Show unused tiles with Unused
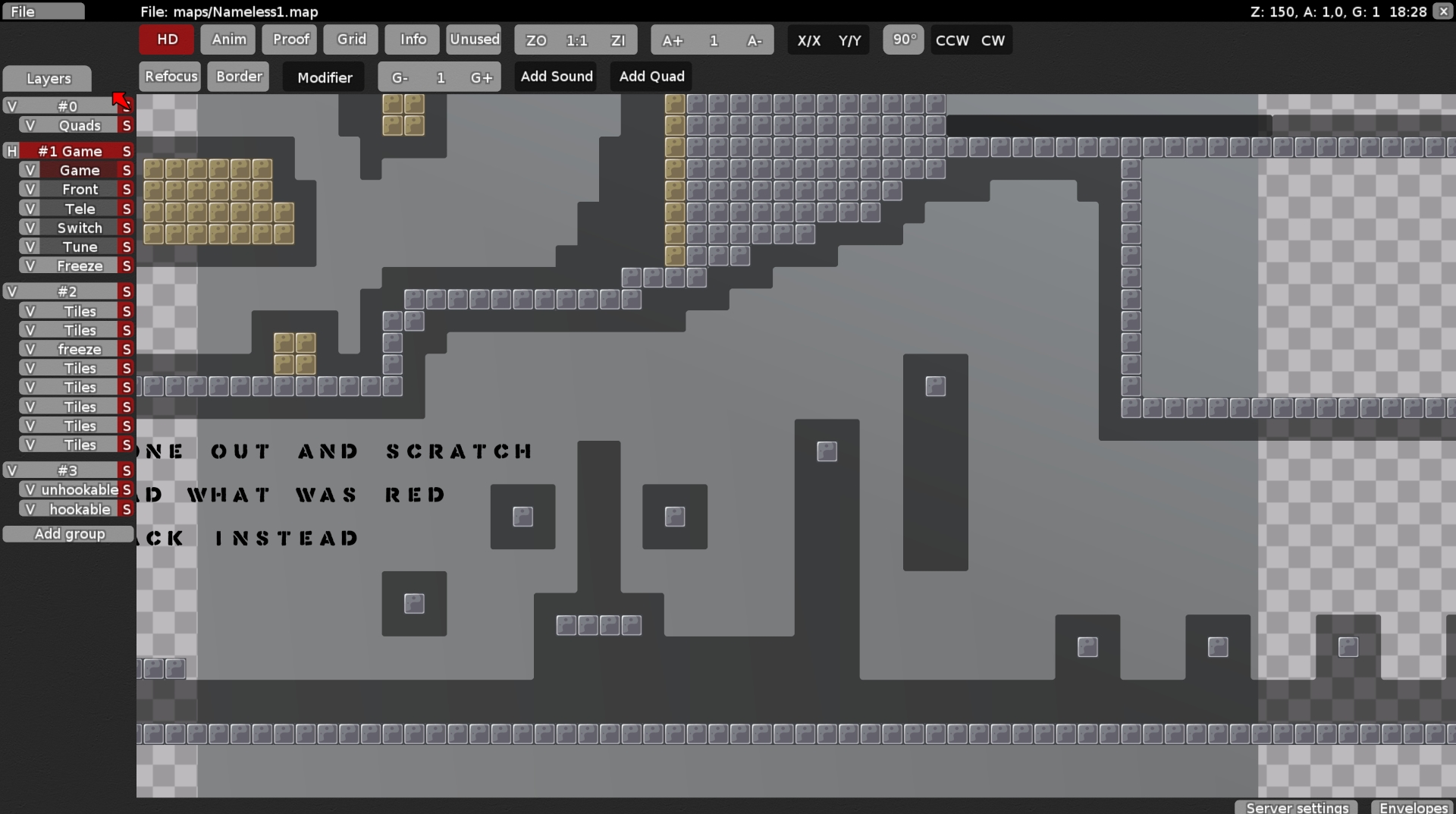This screenshot has width=1456, height=814. (x=473, y=39)
